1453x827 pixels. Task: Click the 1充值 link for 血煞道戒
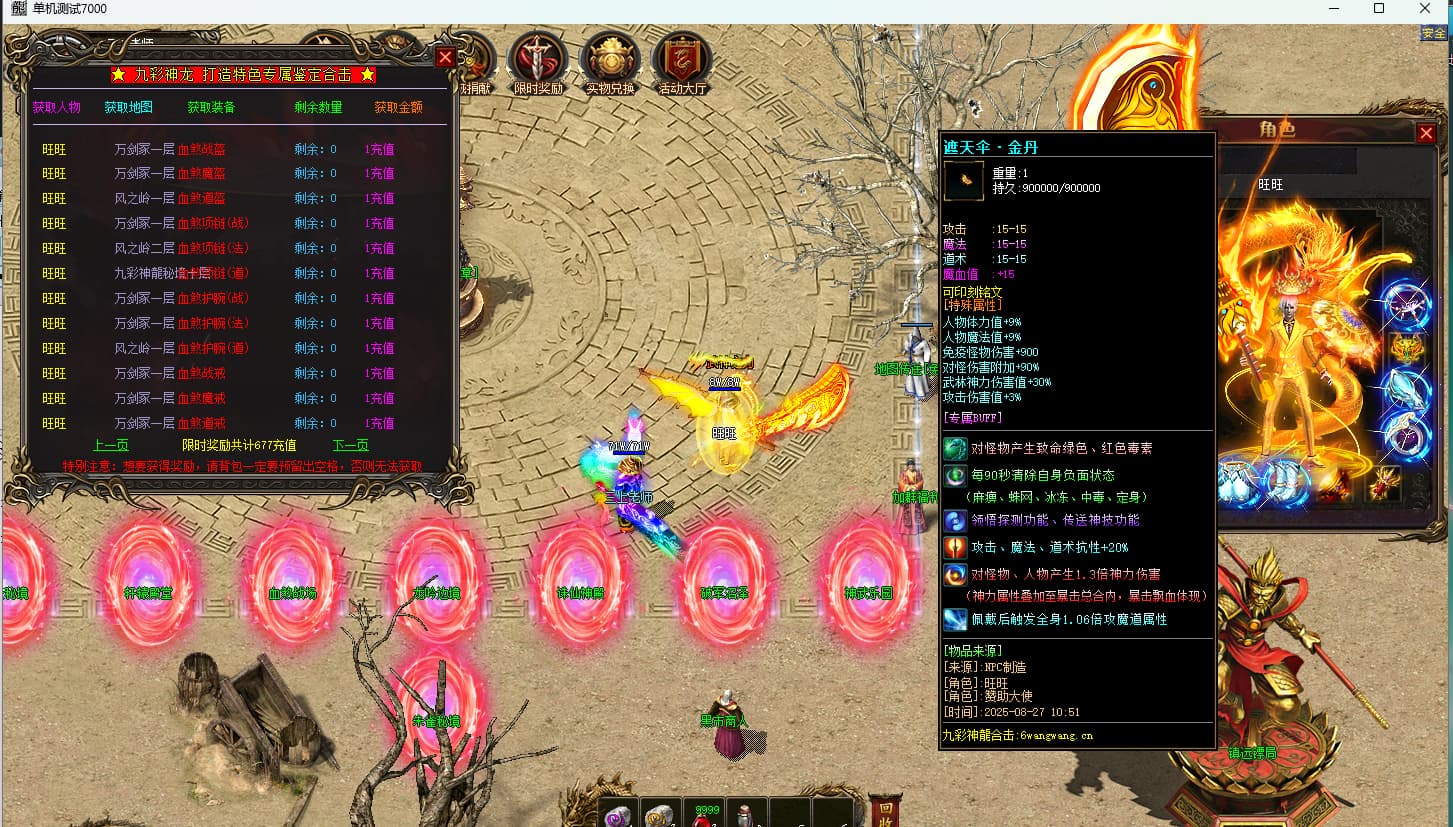coord(379,423)
